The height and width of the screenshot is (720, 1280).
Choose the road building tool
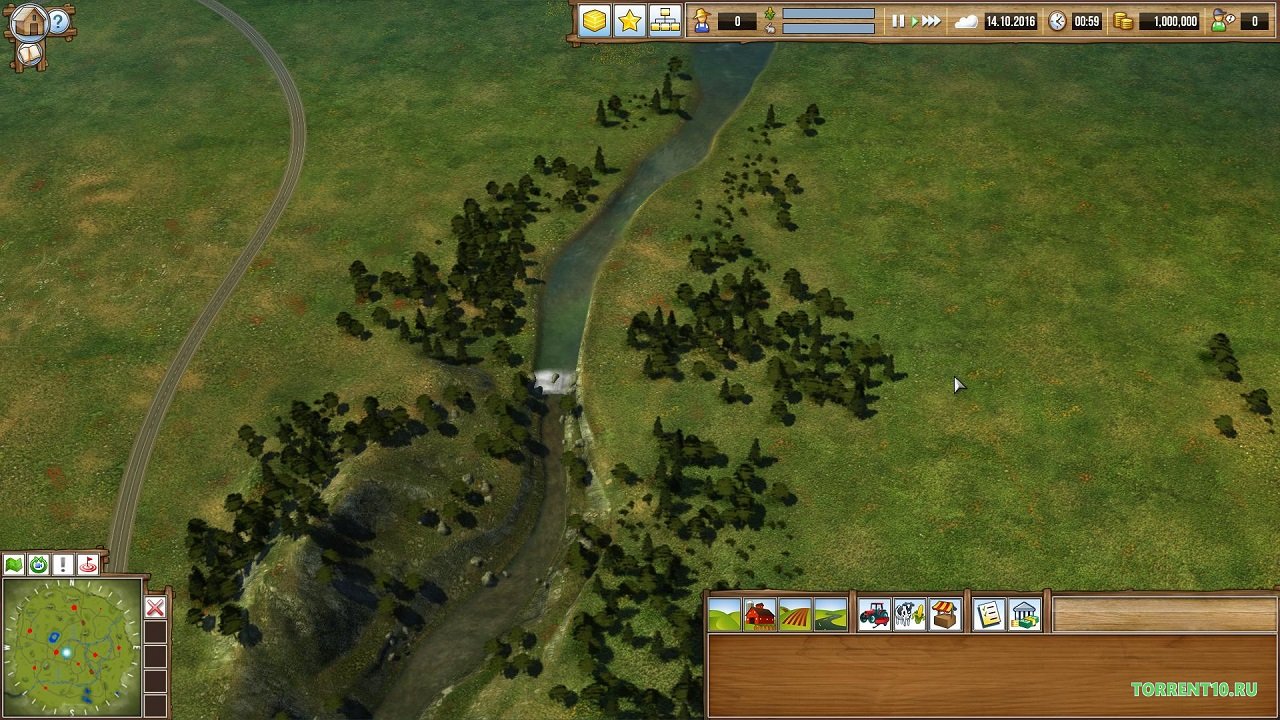(x=830, y=615)
